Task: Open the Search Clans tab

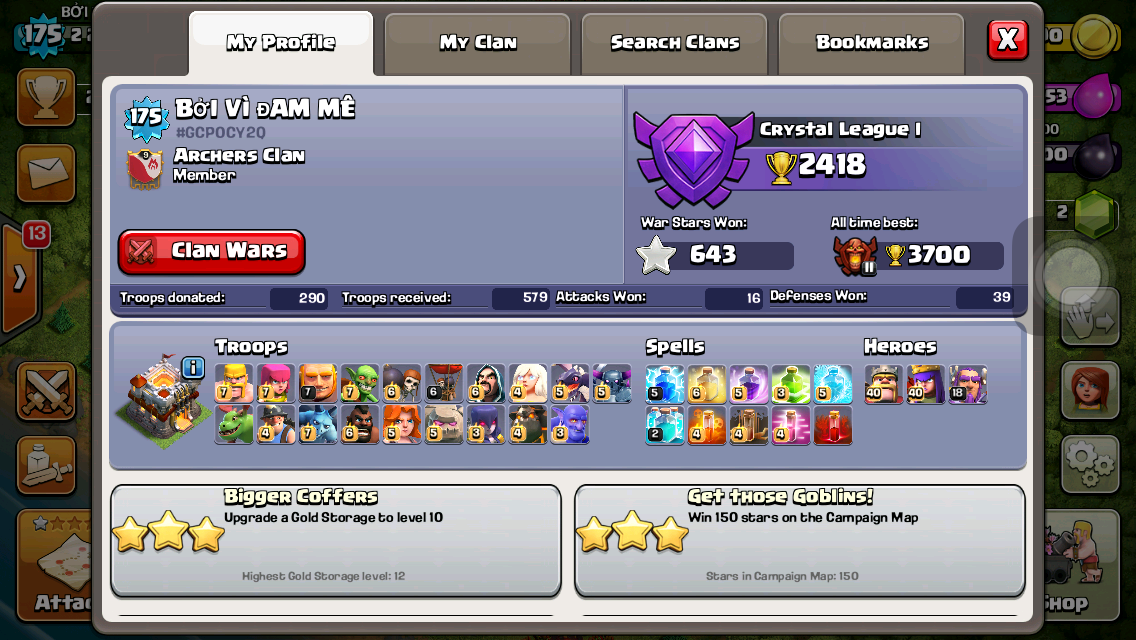Action: click(x=675, y=43)
